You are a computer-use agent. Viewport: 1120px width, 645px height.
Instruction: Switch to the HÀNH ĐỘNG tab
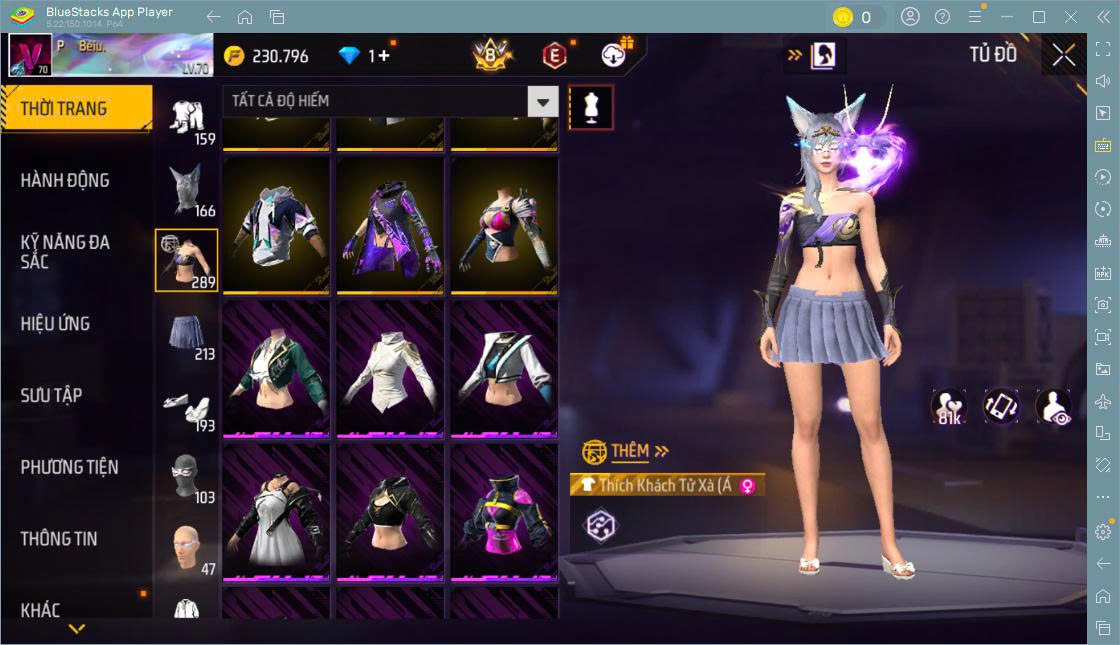click(x=66, y=181)
